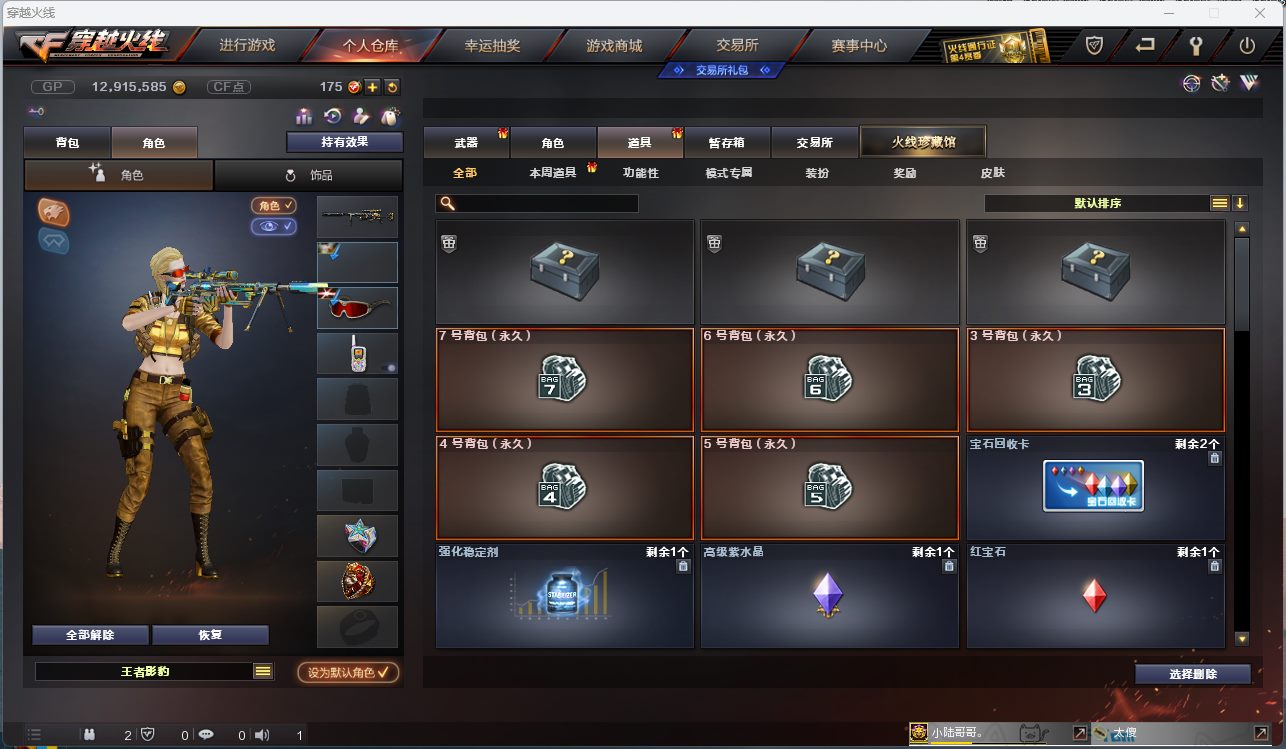Image resolution: width=1286 pixels, height=749 pixels.
Task: Visit the 赛事中心 tournament center
Action: tap(859, 46)
